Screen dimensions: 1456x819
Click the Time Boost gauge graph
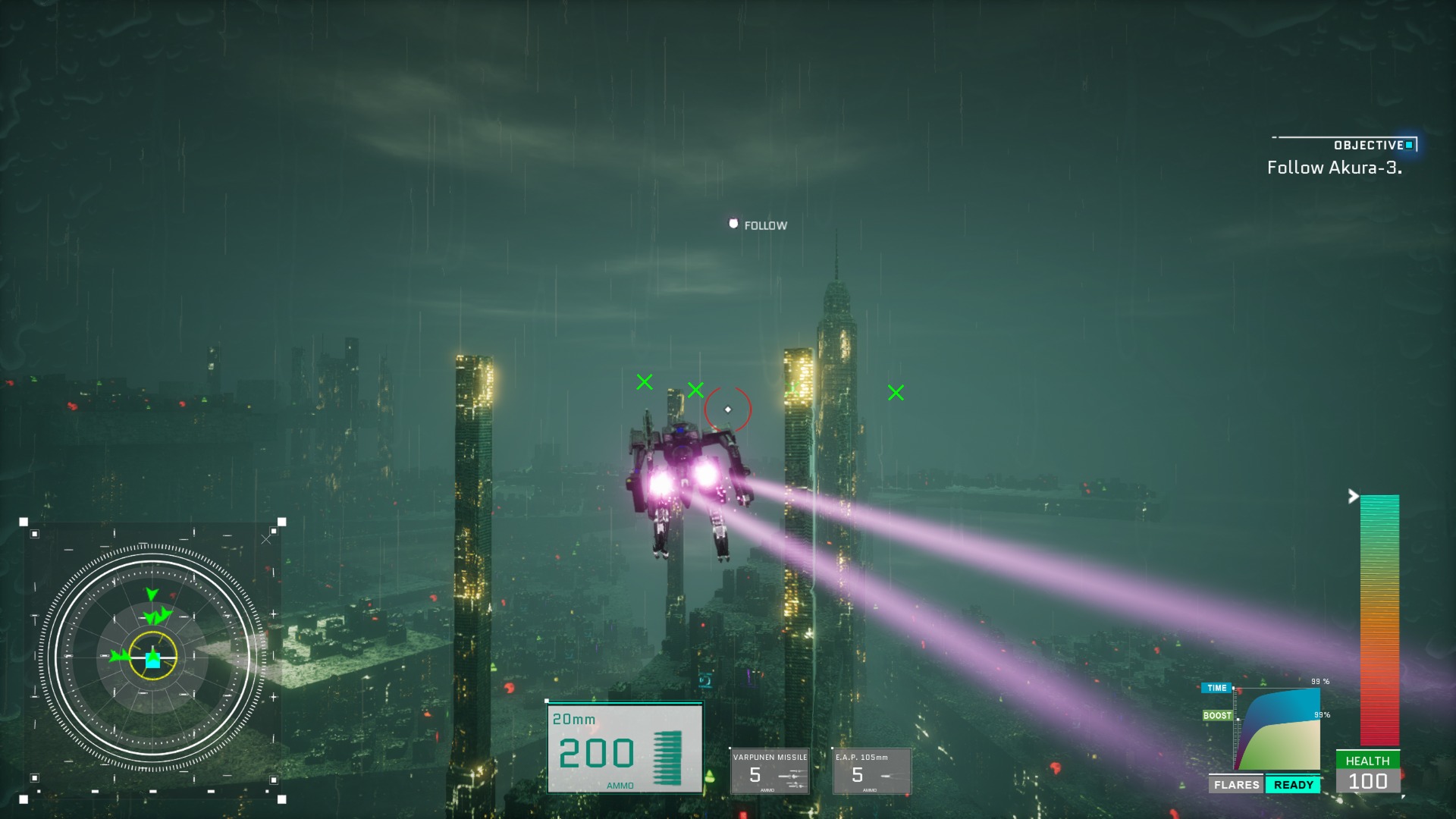[x=1279, y=730]
